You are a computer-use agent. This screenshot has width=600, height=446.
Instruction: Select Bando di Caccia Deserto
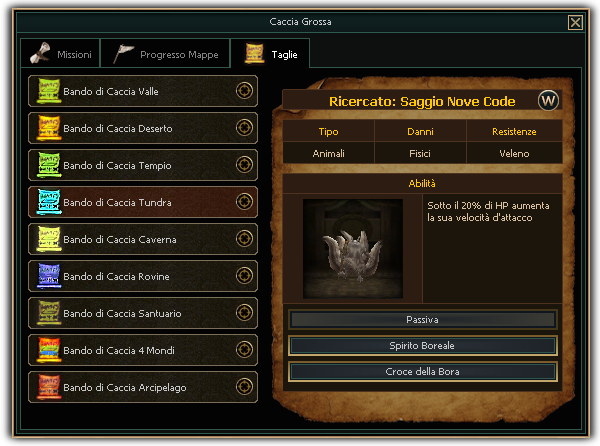pyautogui.click(x=142, y=128)
